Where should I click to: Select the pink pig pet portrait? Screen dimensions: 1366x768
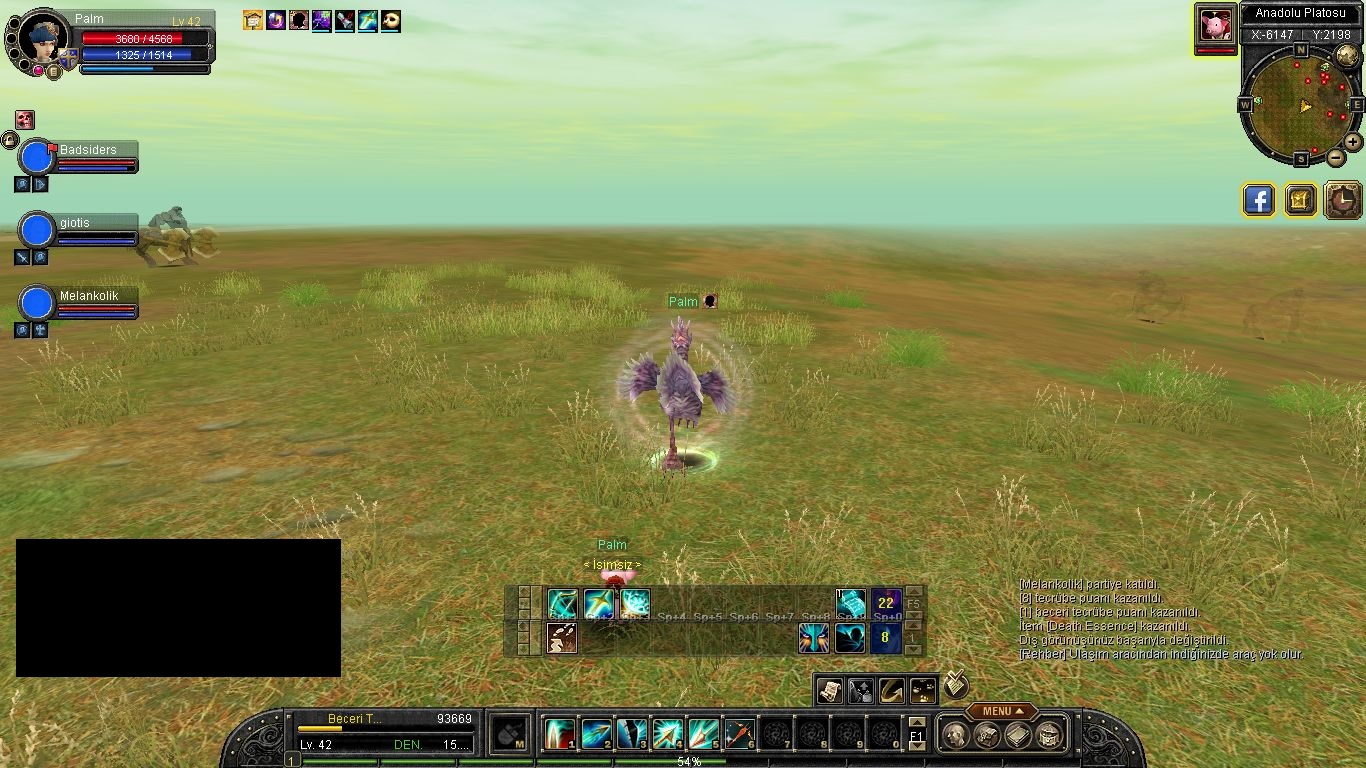click(x=1216, y=24)
